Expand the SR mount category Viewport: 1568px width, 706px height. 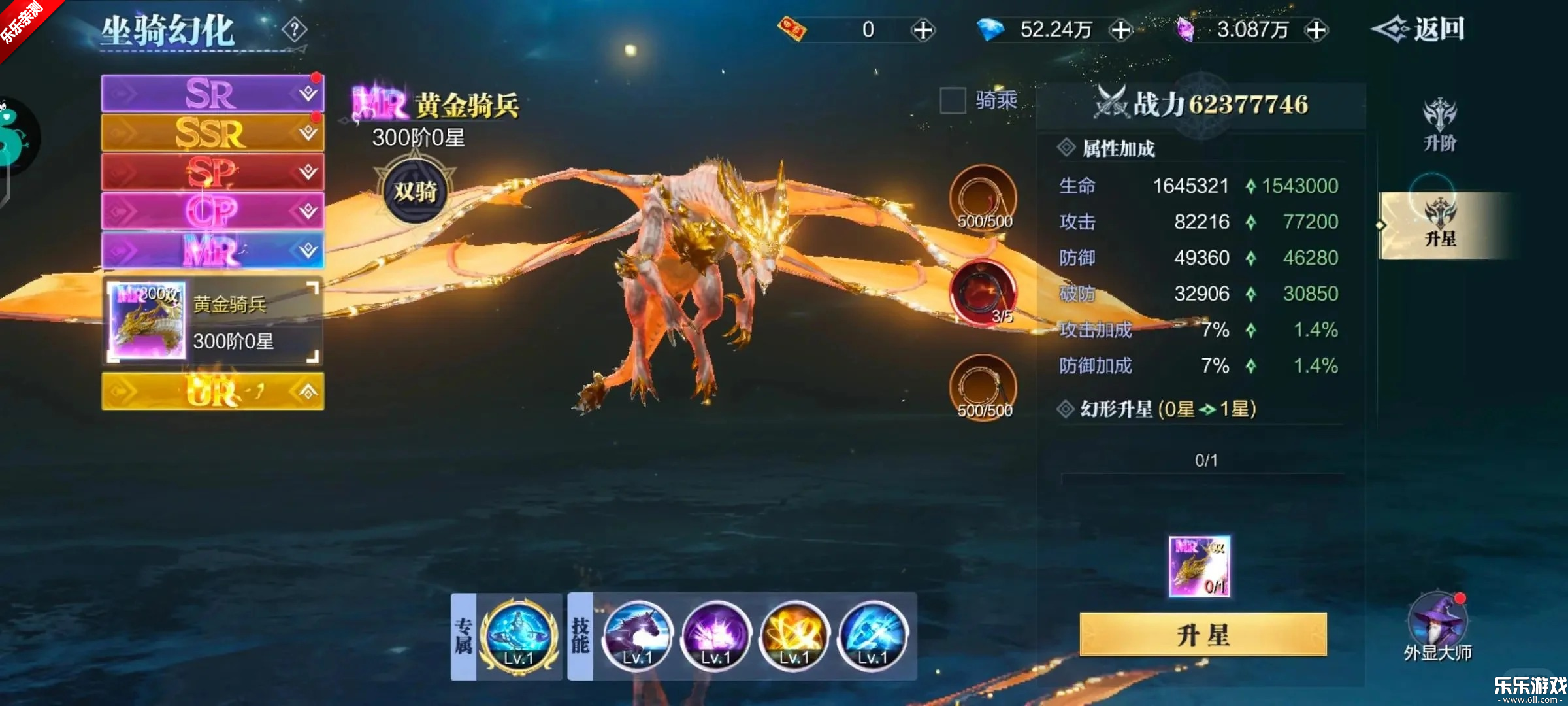[212, 93]
